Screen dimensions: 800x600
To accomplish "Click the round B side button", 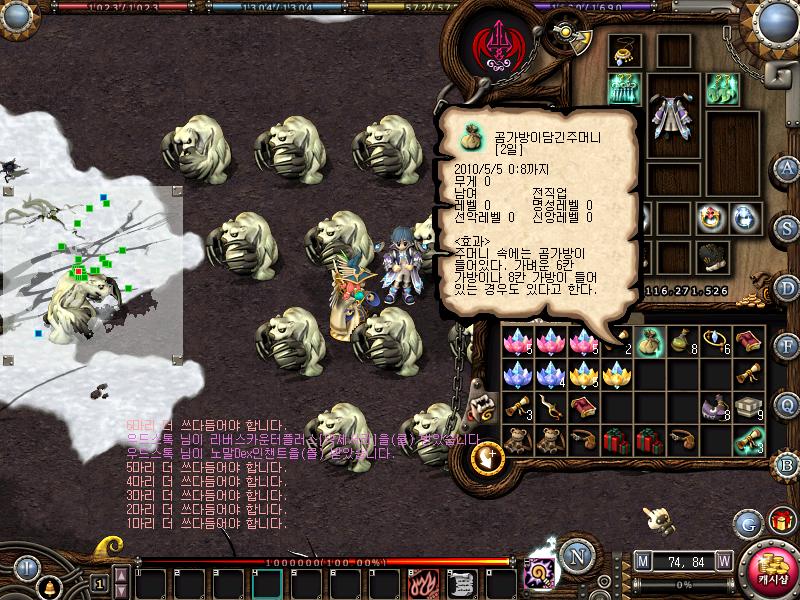I will (x=787, y=463).
